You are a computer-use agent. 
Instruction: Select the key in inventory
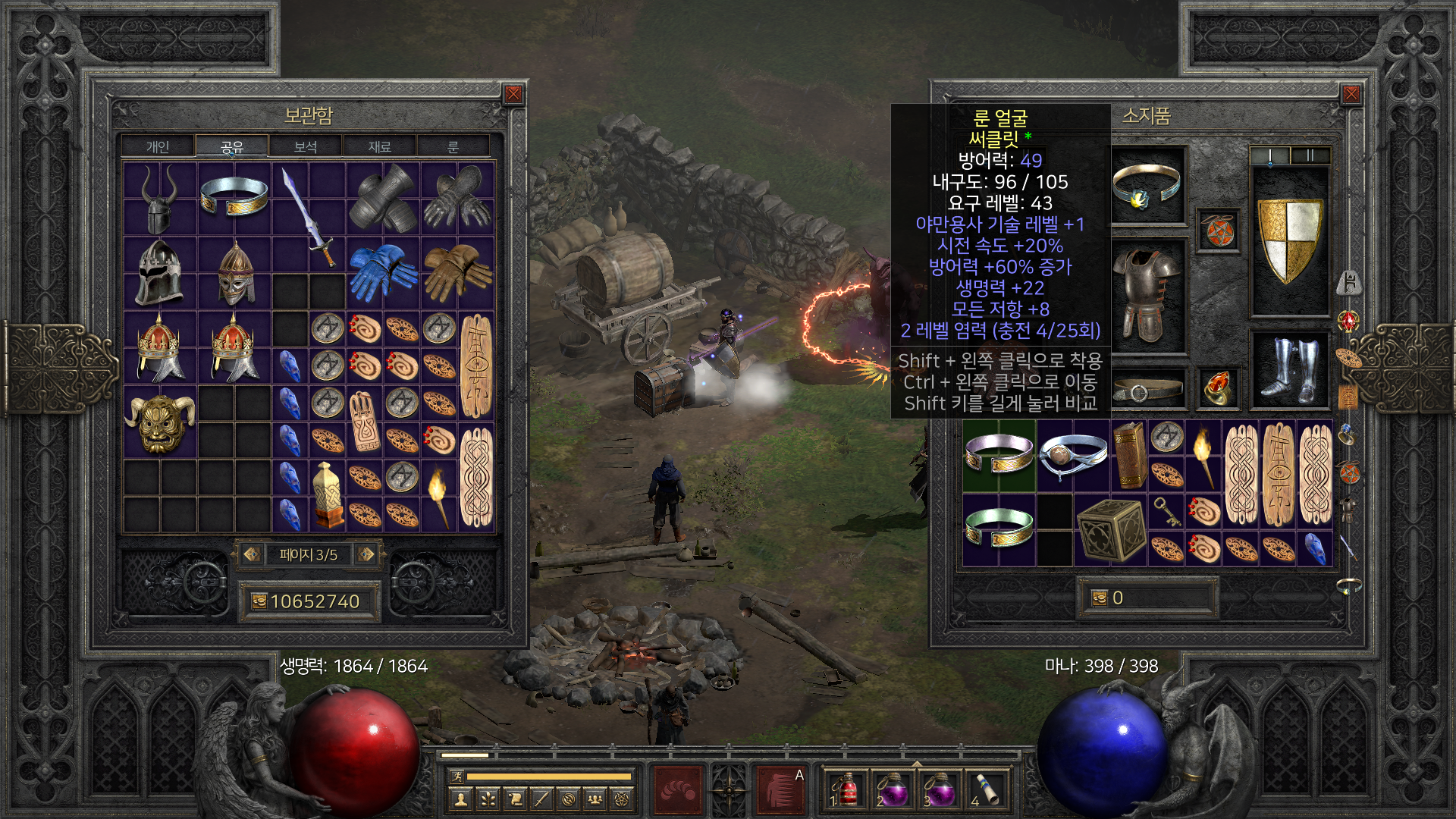pyautogui.click(x=1166, y=511)
